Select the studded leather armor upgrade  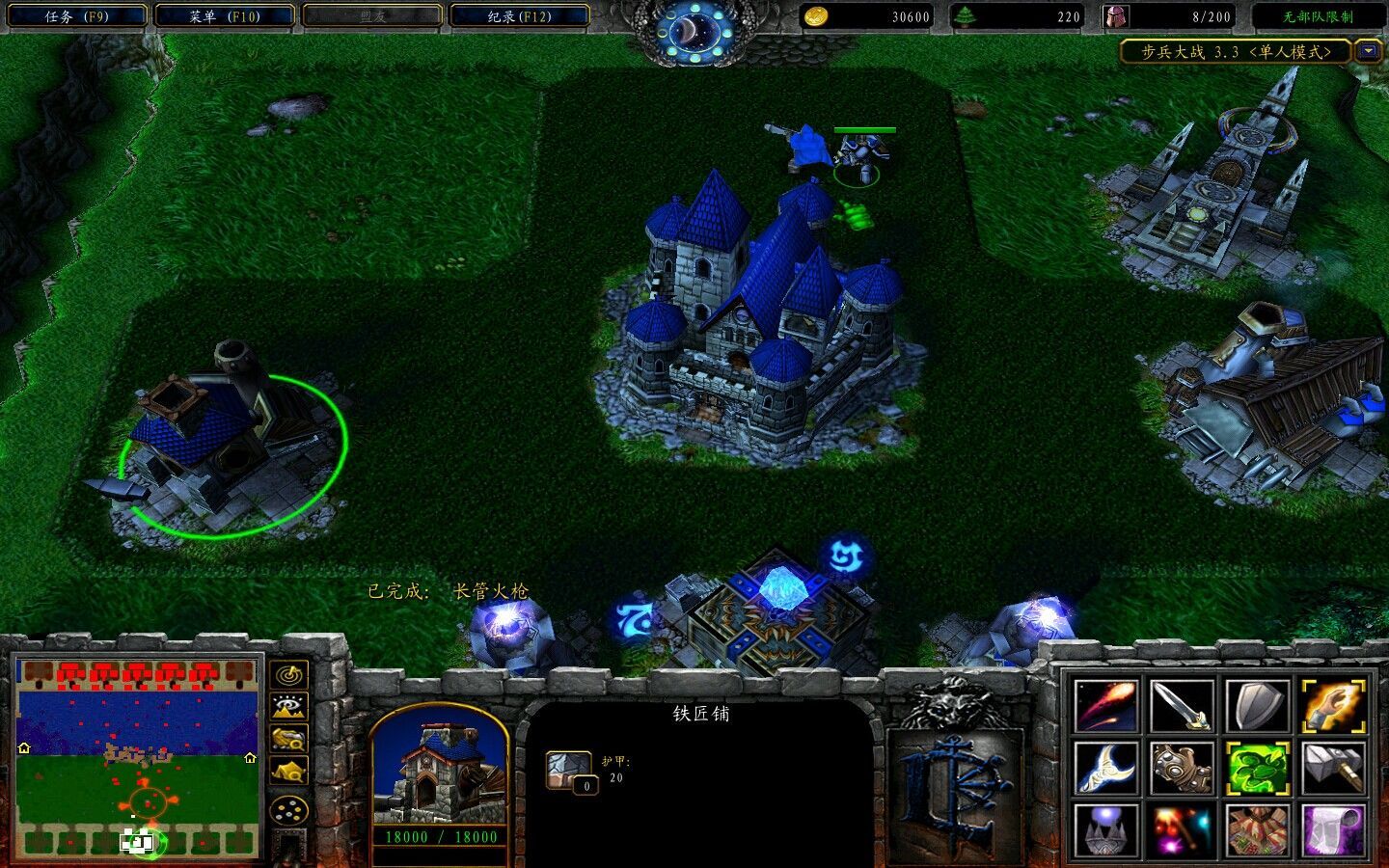point(1183,768)
